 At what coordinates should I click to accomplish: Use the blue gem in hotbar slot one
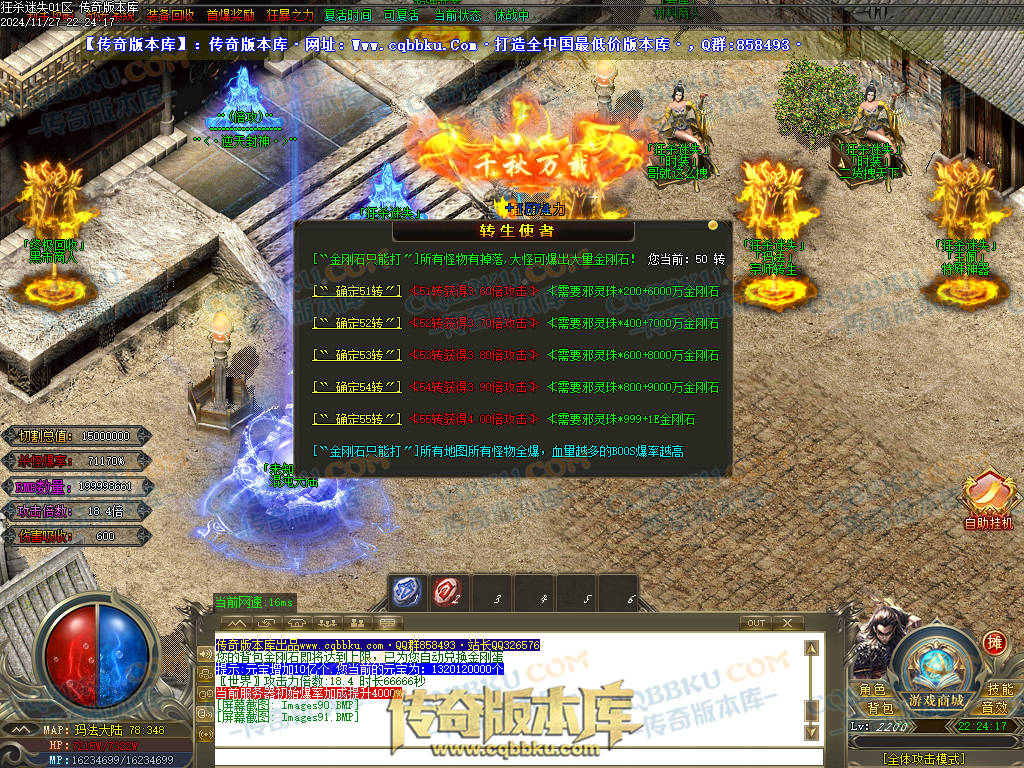(404, 592)
